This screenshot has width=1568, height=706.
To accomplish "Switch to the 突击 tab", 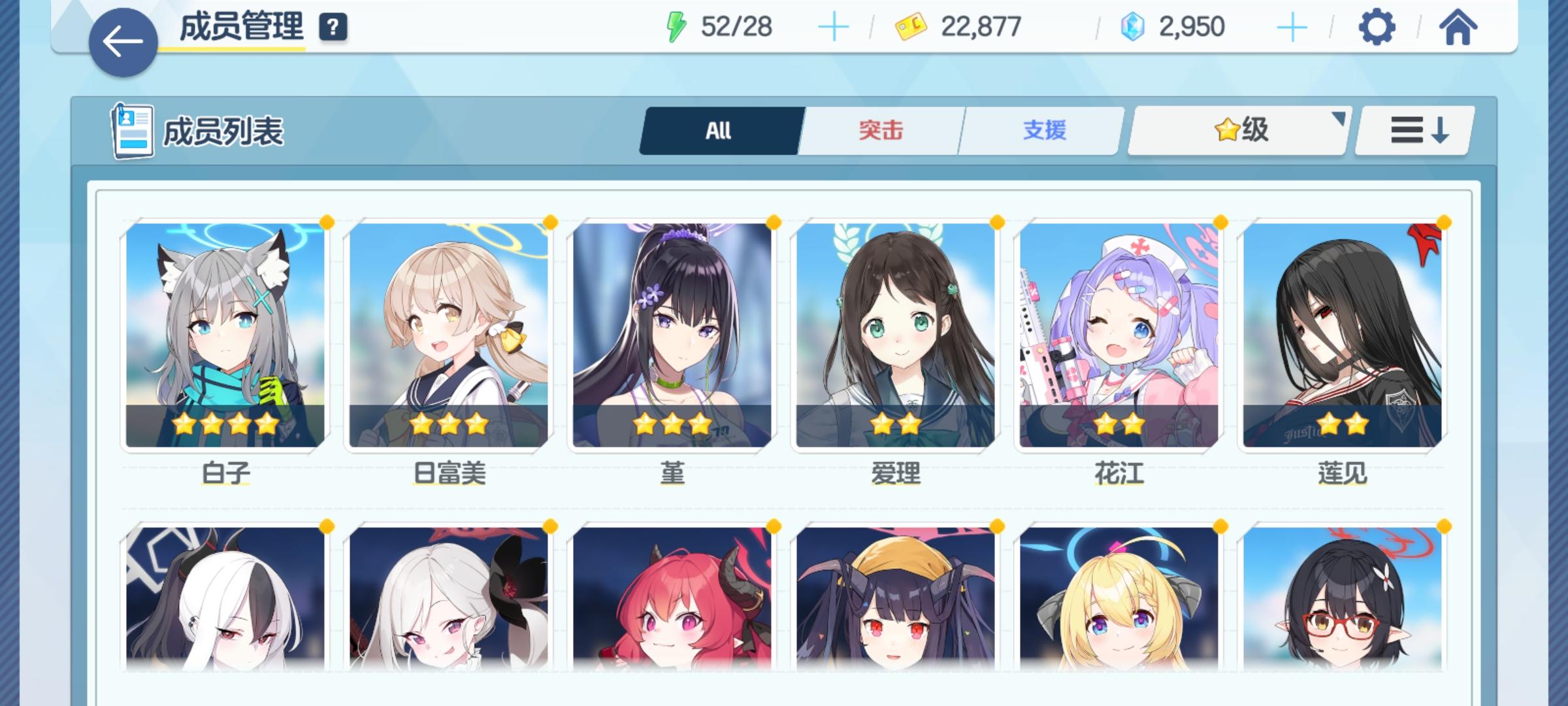I will point(879,129).
